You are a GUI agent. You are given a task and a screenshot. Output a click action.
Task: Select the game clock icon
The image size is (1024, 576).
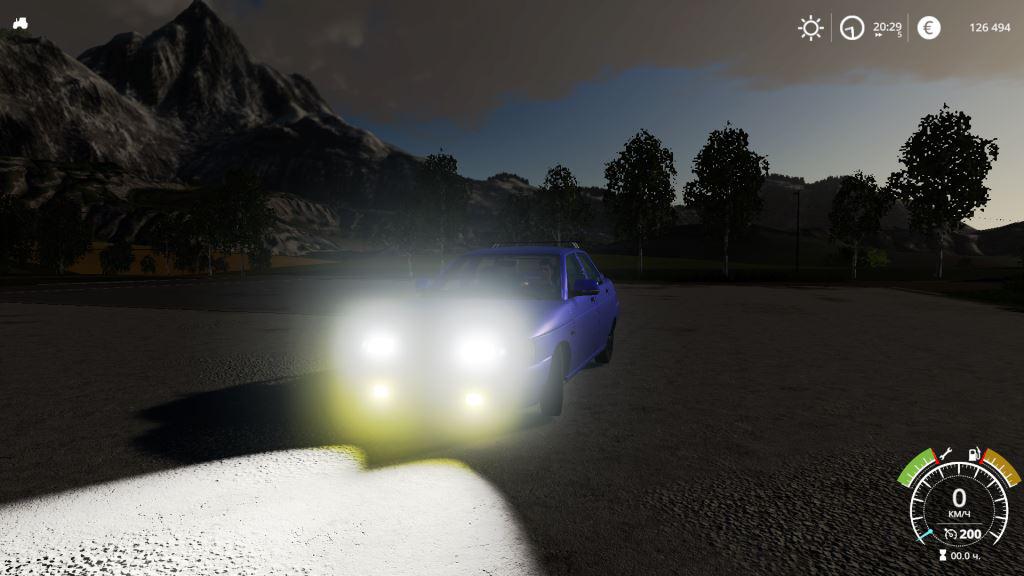coord(852,28)
